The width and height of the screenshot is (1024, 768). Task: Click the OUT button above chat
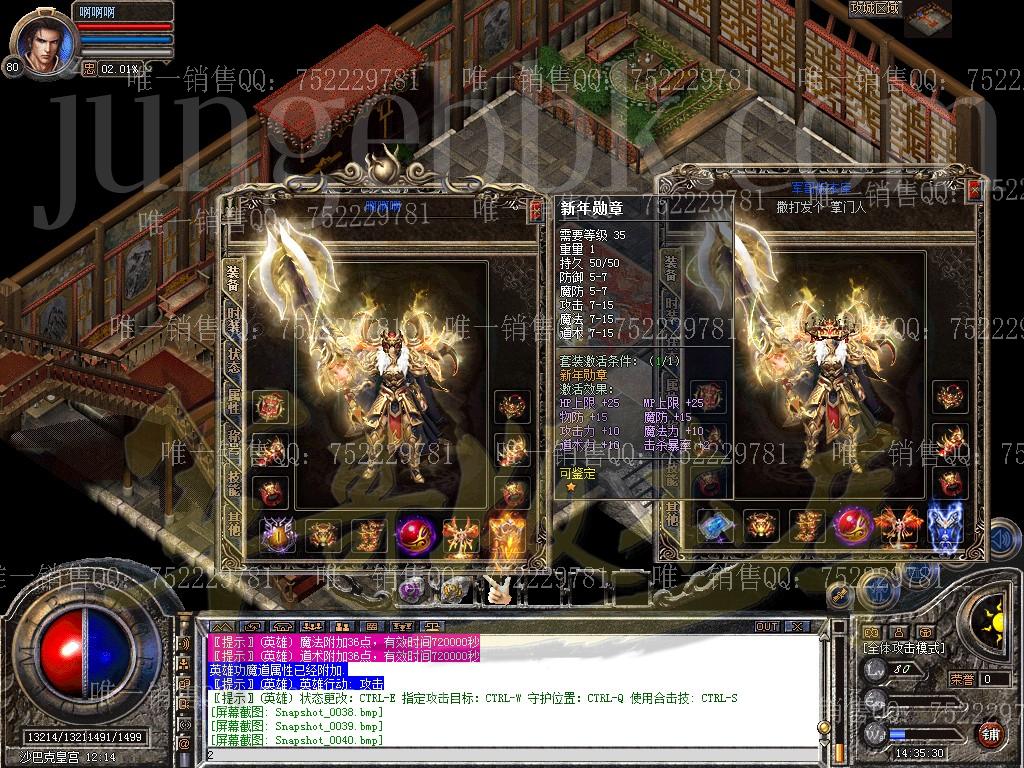click(766, 626)
